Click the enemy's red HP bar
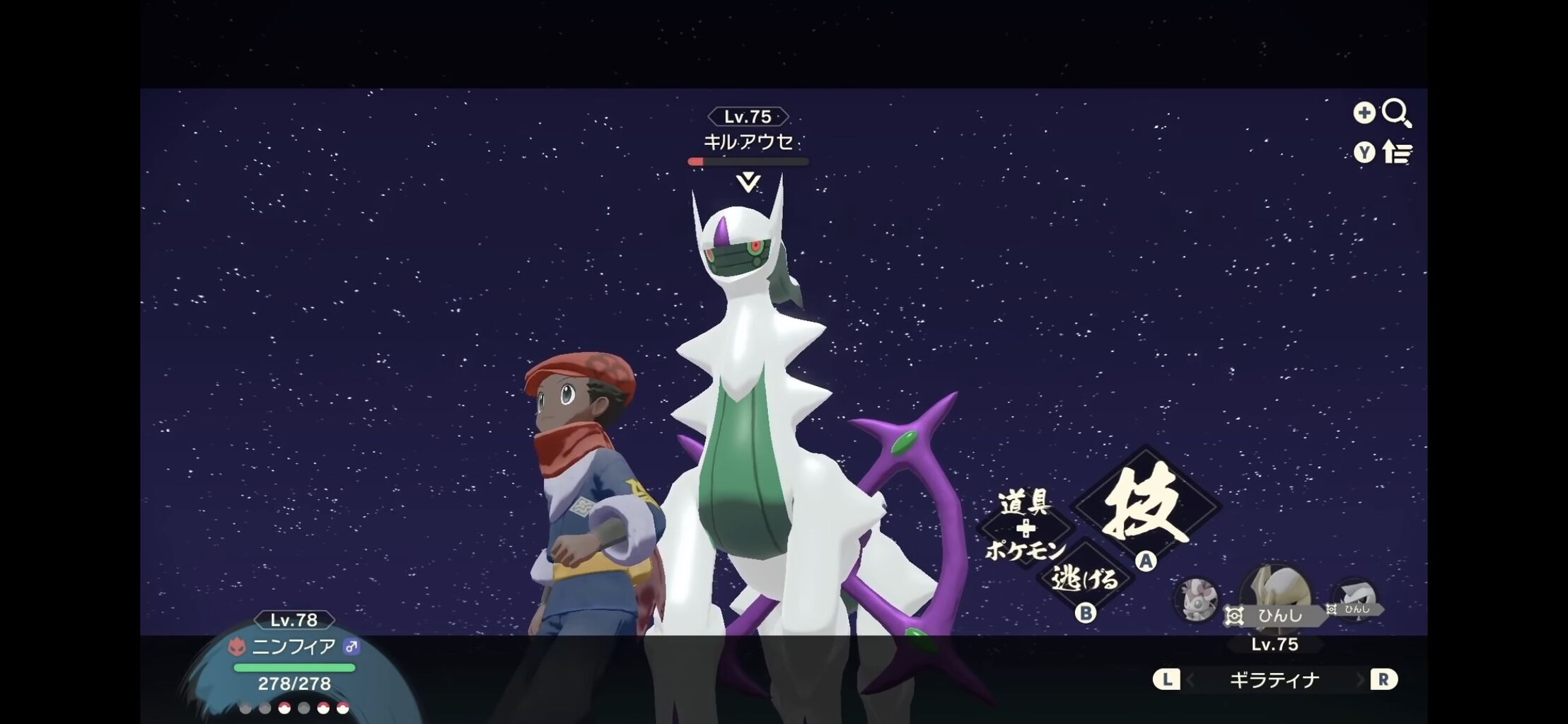Screen dimensions: 1568x724 [x=697, y=161]
